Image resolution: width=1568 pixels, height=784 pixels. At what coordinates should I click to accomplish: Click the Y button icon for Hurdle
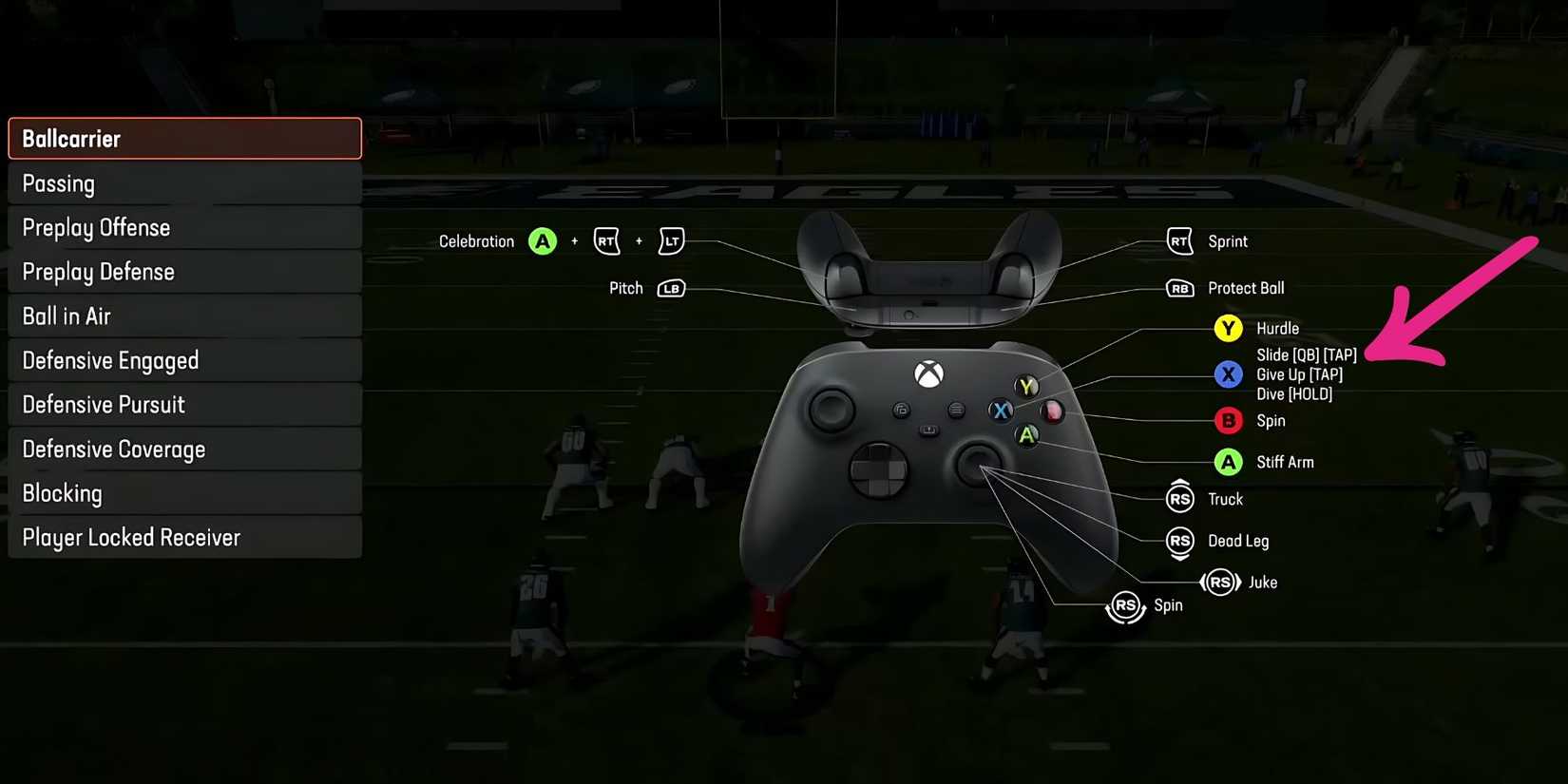(x=1228, y=328)
